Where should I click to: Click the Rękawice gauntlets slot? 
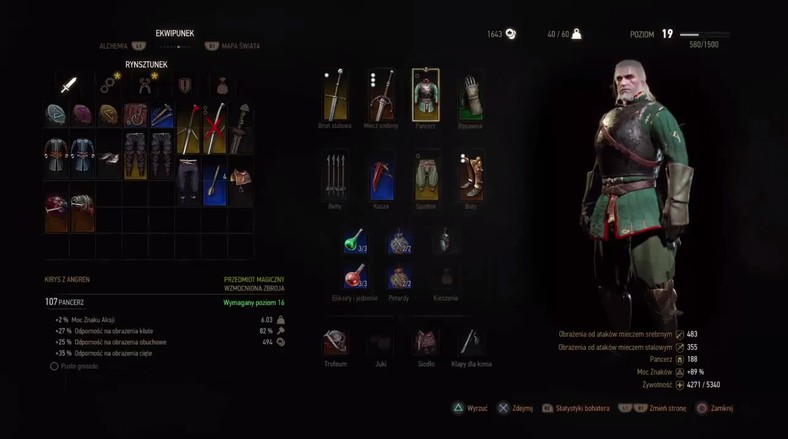(471, 96)
